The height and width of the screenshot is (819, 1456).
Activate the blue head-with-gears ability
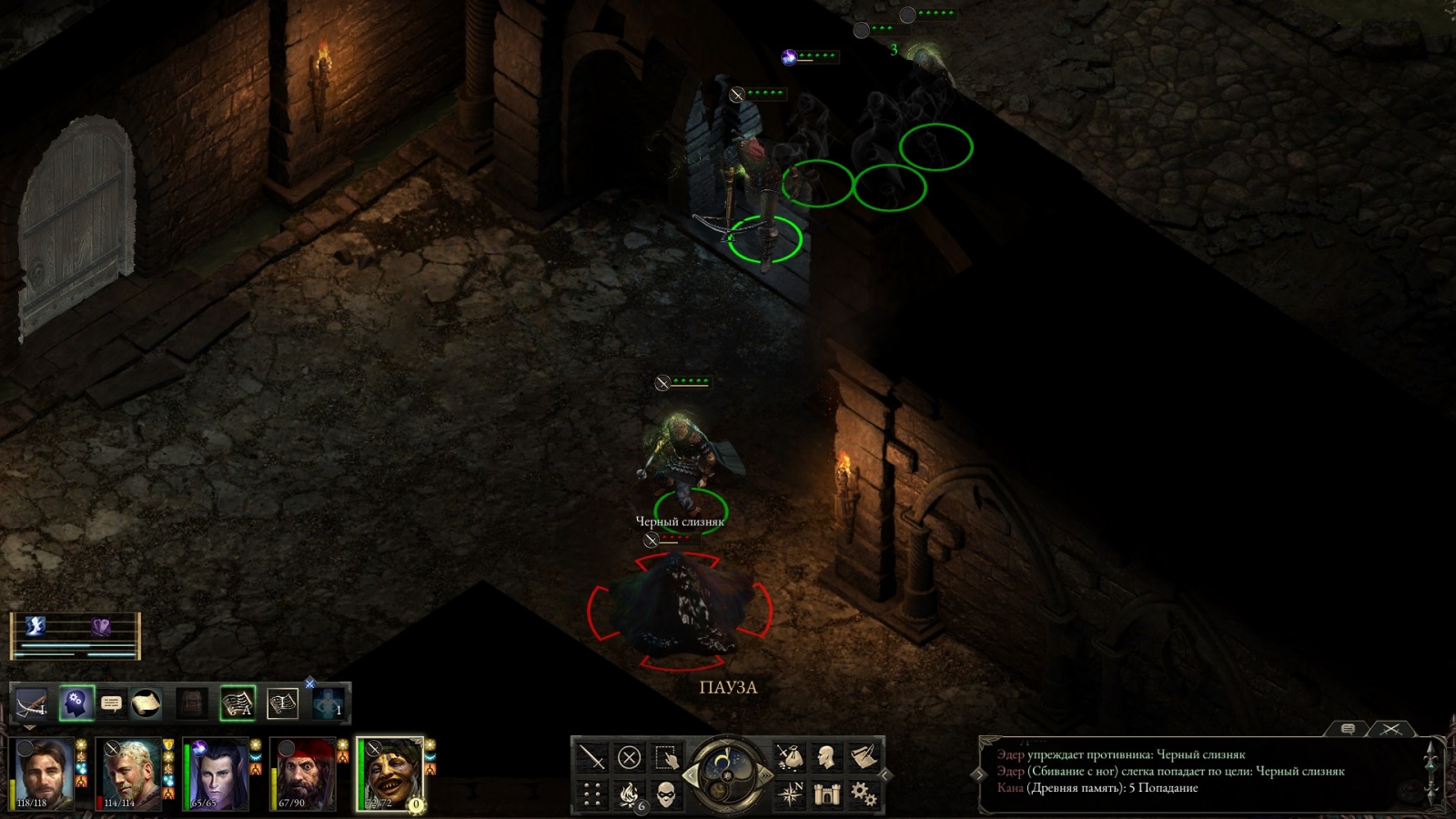pyautogui.click(x=76, y=703)
